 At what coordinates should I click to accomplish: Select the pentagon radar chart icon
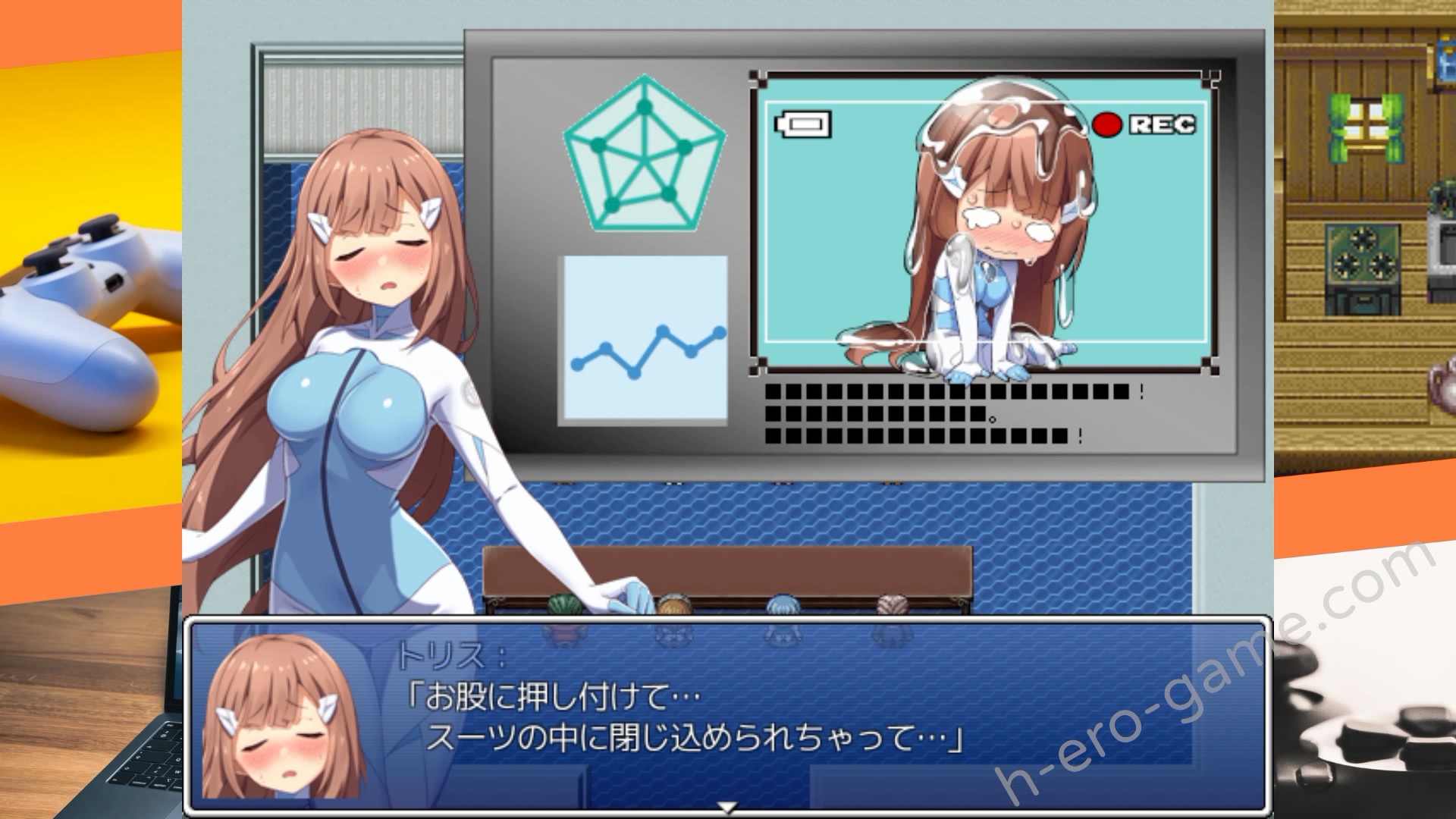point(645,155)
